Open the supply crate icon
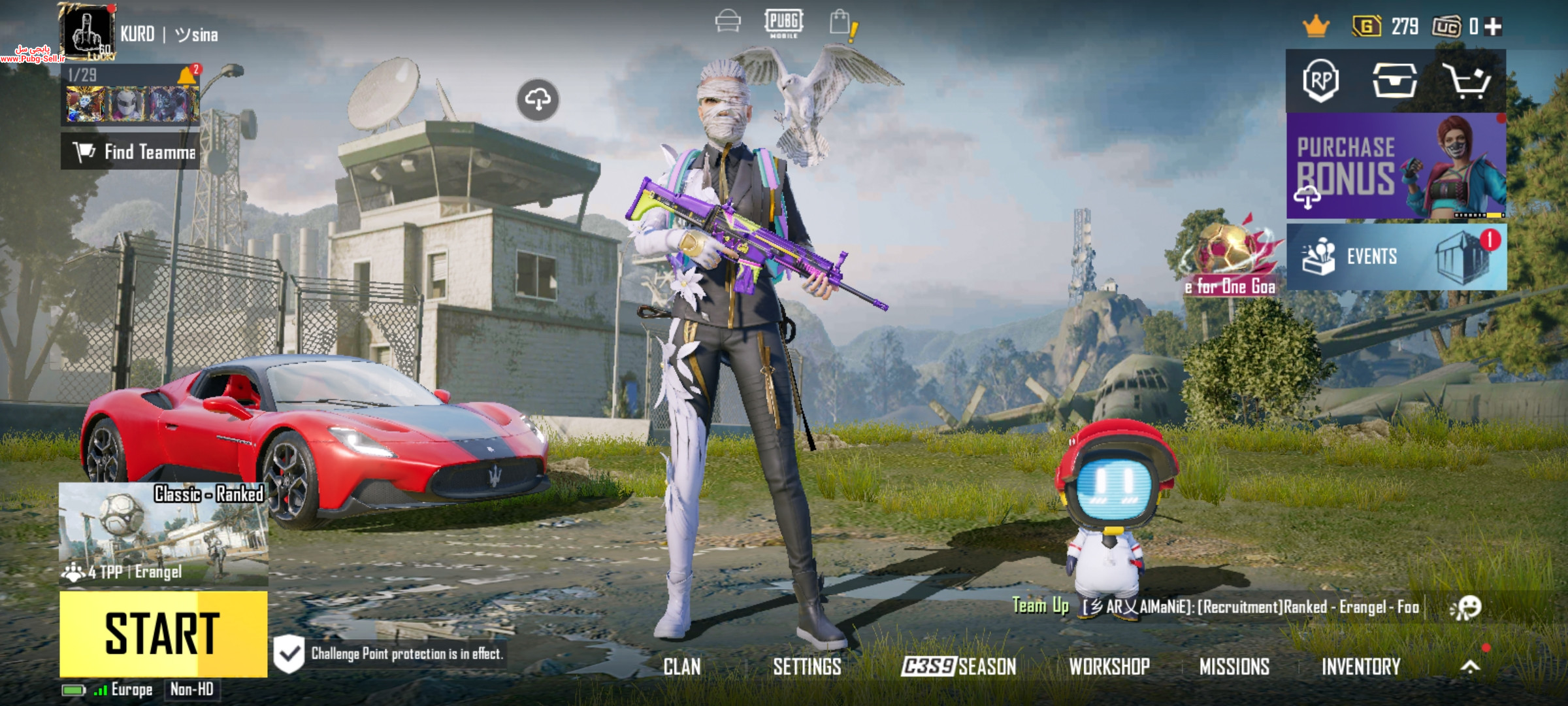Image resolution: width=1568 pixels, height=706 pixels. click(1394, 81)
